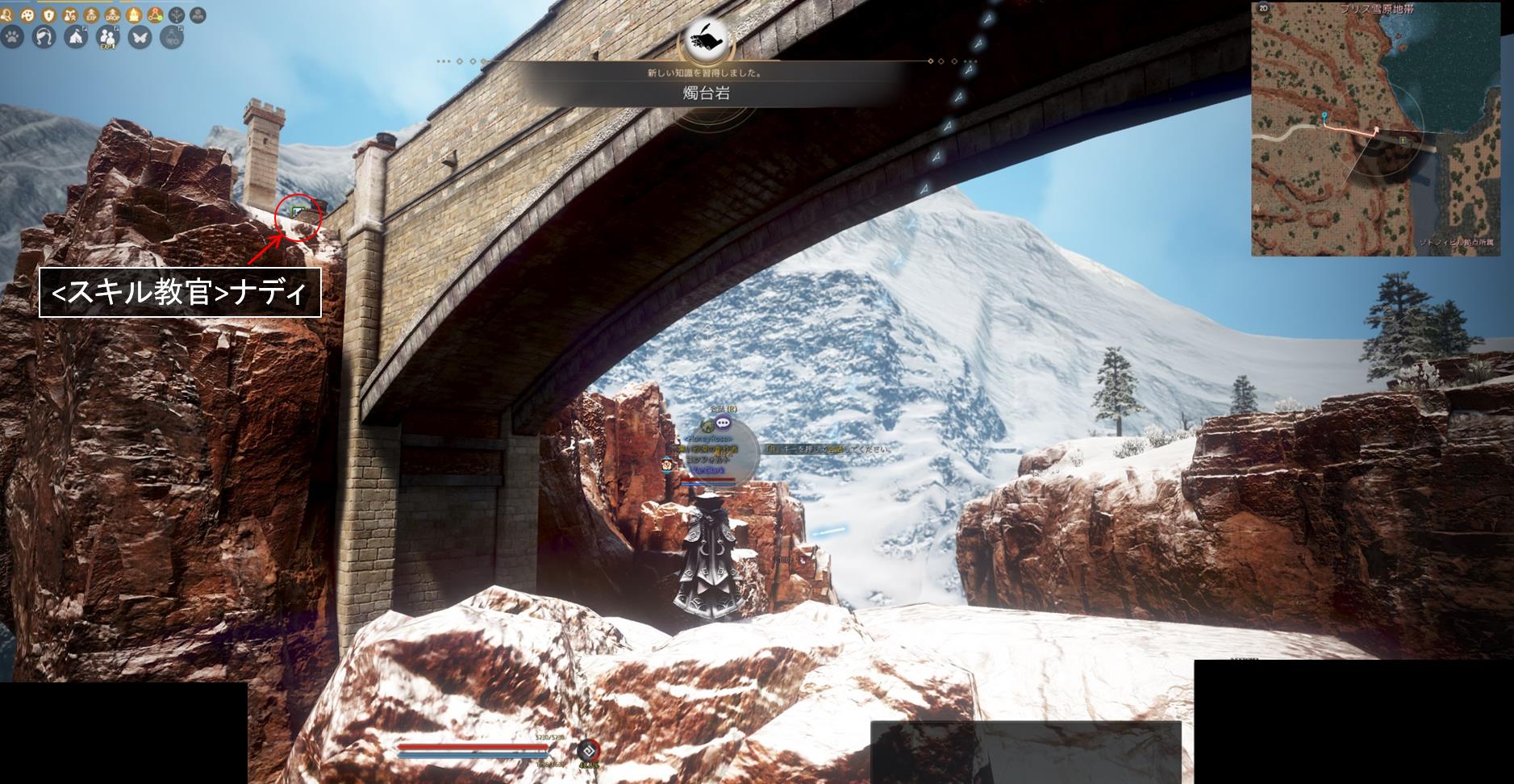1514x784 pixels.
Task: Open the camping tent icon
Action: (x=76, y=36)
